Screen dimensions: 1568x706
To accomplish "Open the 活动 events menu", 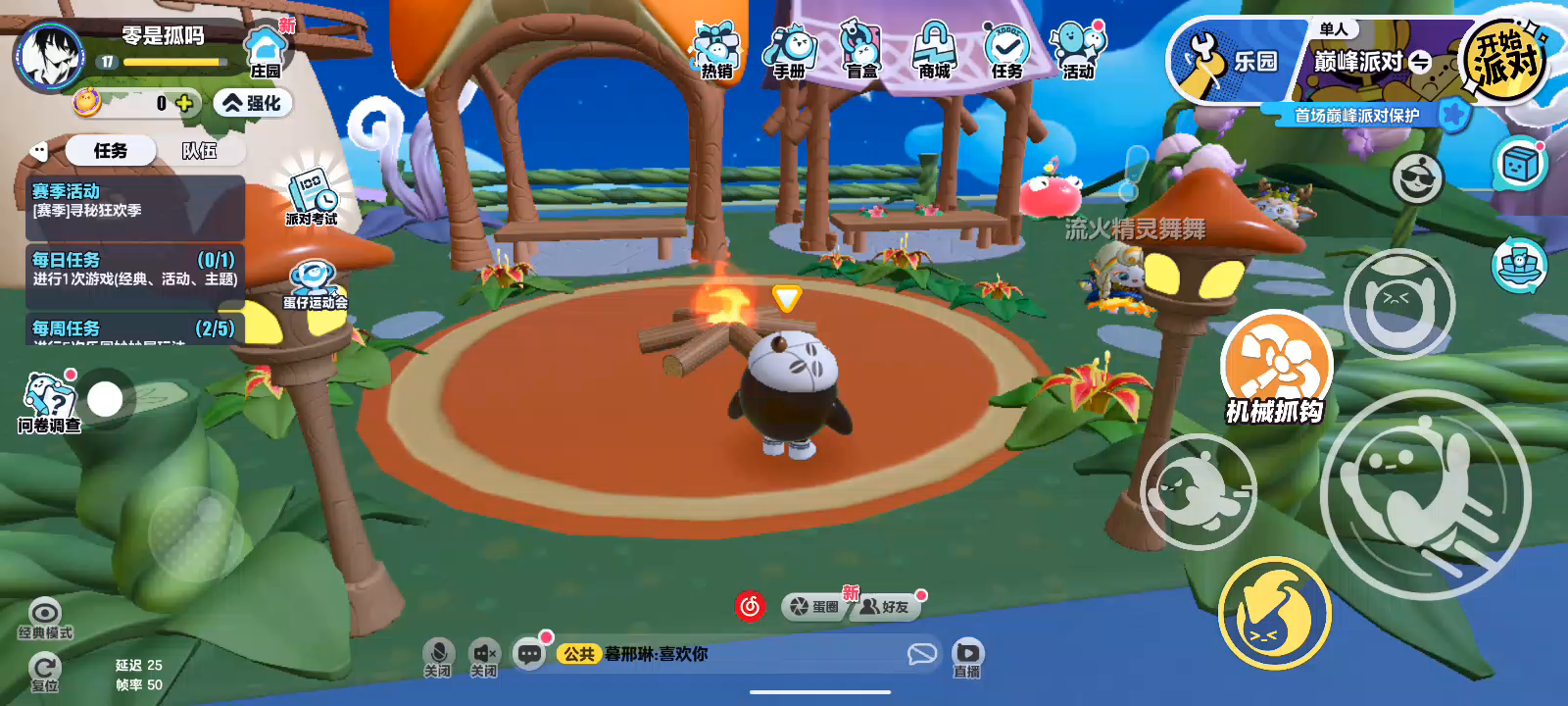I will coord(1078,52).
